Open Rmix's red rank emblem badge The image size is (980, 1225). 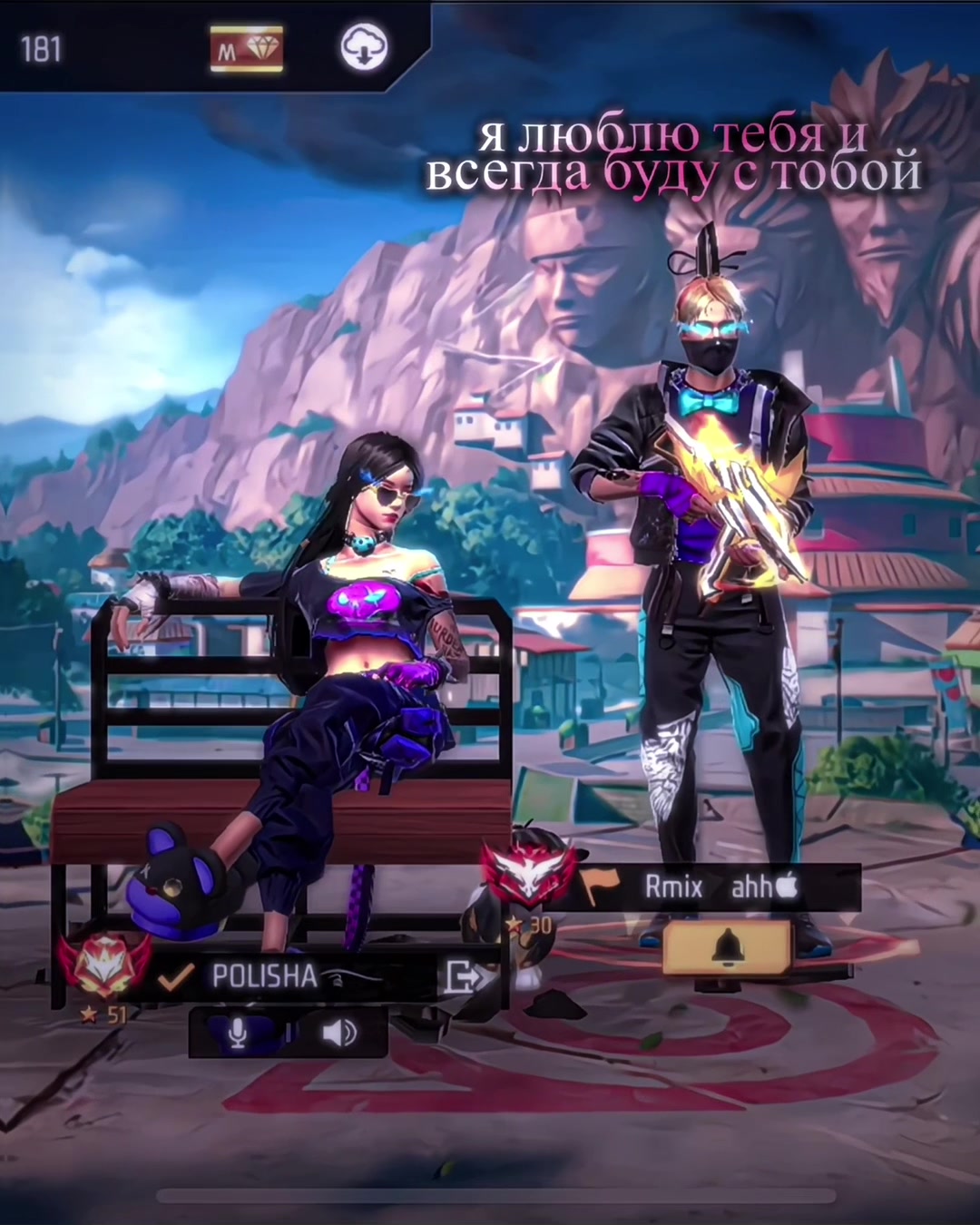click(x=526, y=874)
